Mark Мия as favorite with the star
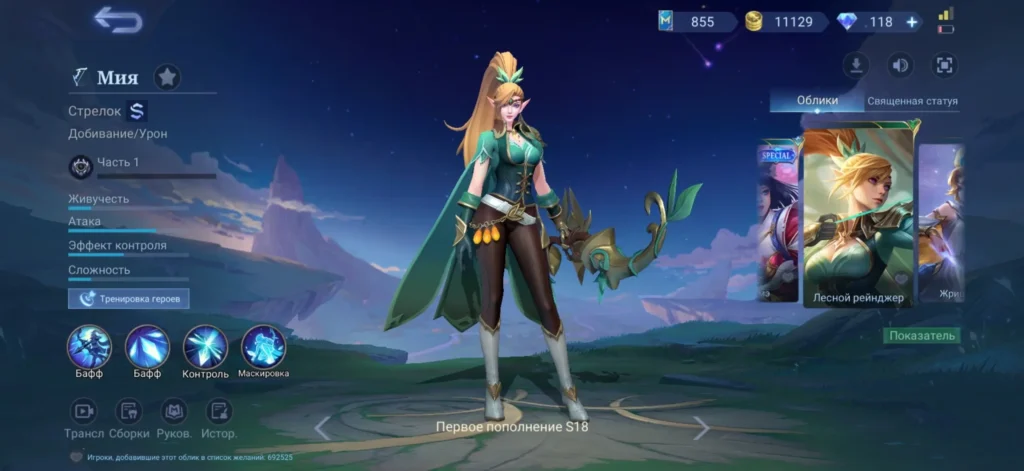The height and width of the screenshot is (471, 1024). click(x=167, y=76)
